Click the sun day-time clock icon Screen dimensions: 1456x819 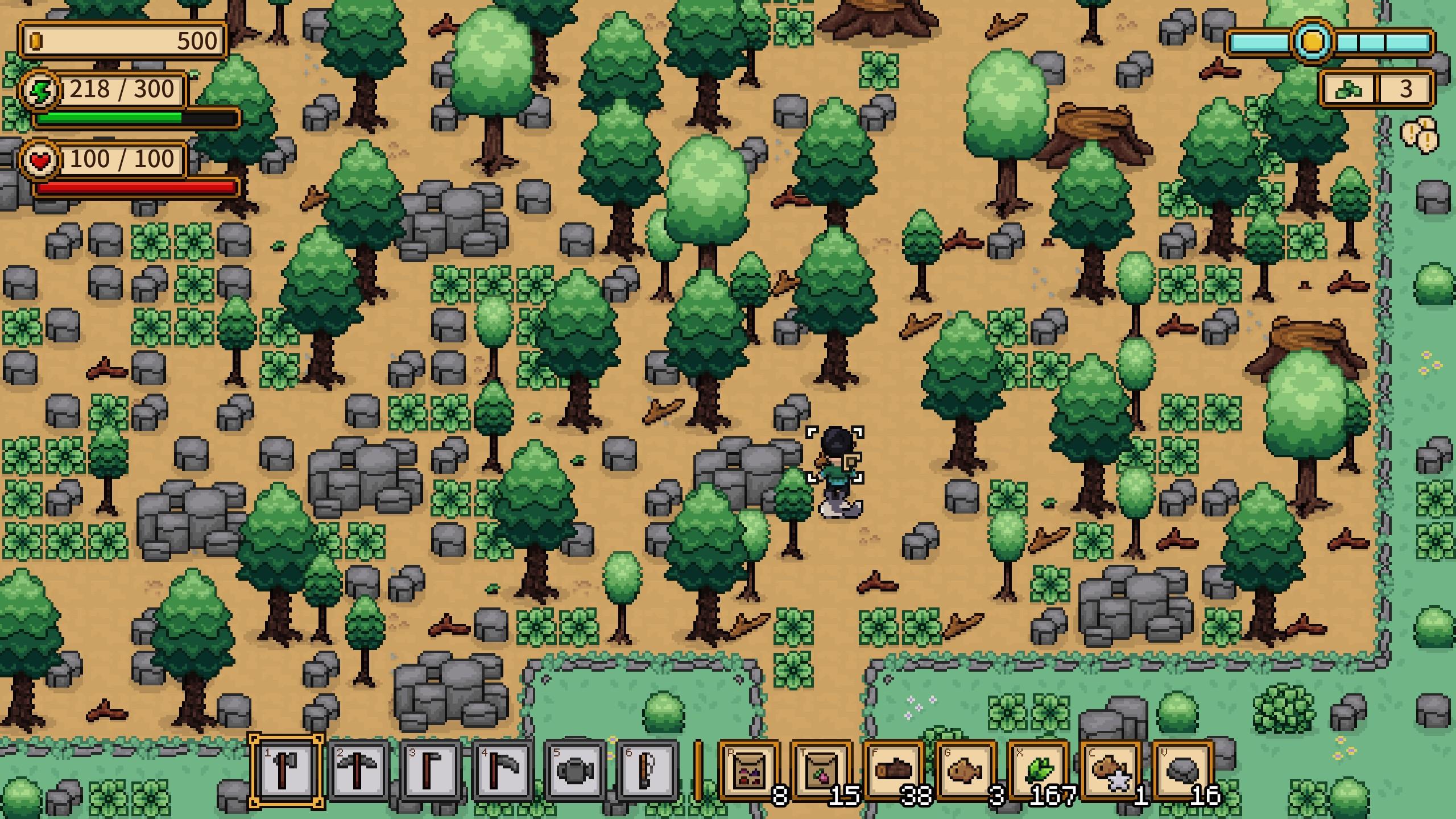coord(1312,42)
